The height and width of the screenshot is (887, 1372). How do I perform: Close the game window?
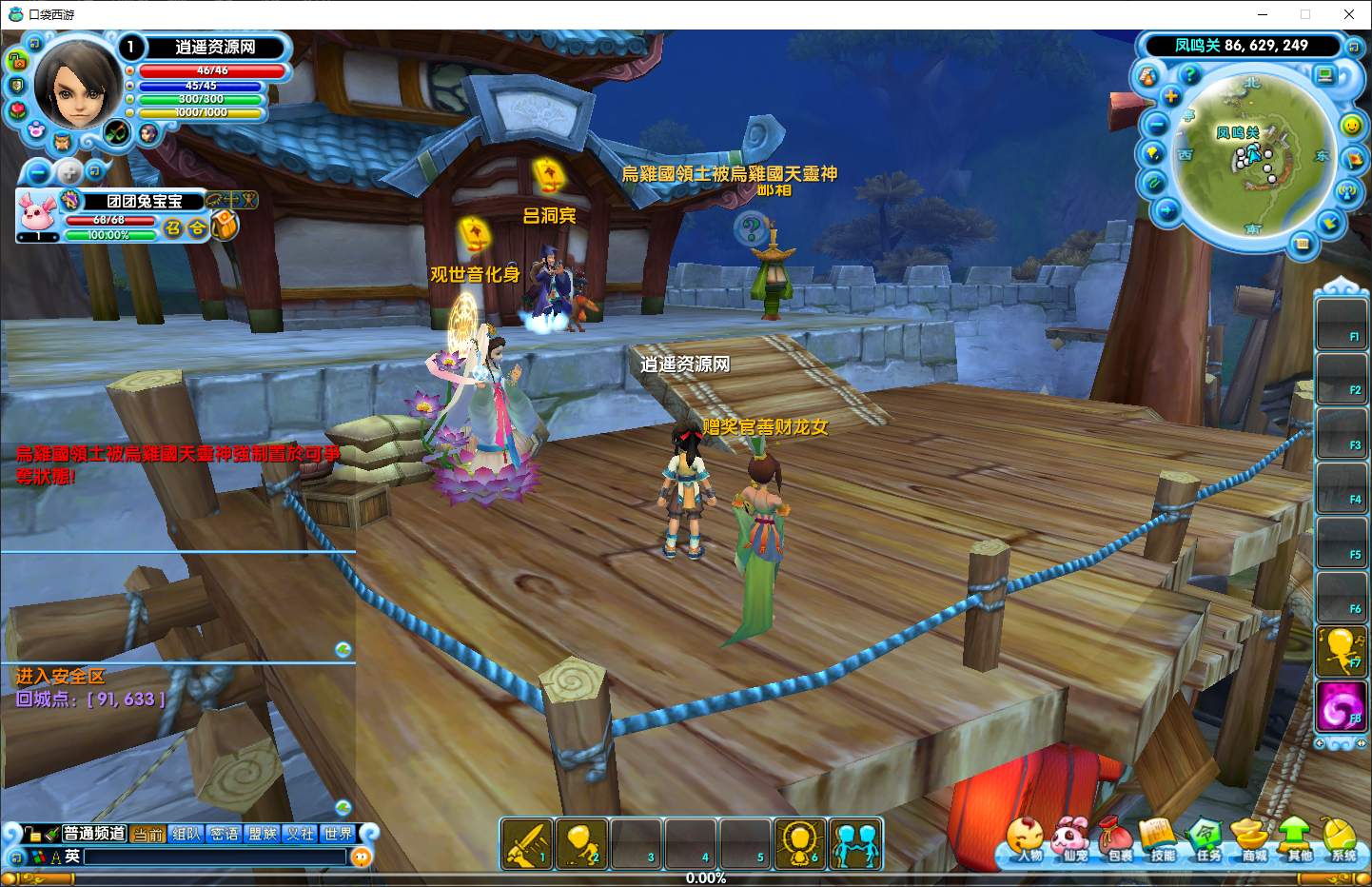point(1348,14)
